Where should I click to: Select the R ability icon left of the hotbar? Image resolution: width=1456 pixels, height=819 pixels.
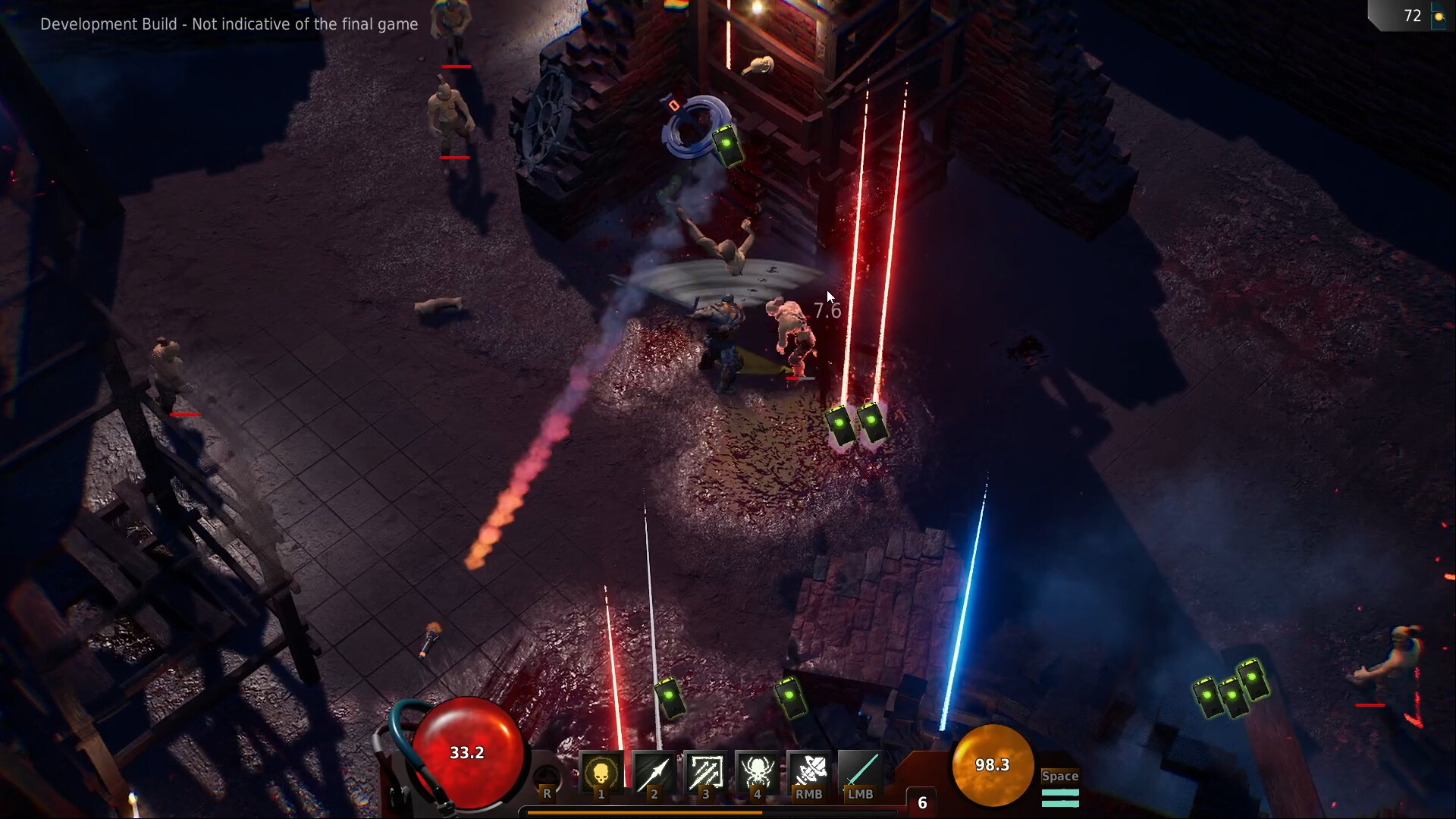pyautogui.click(x=547, y=780)
